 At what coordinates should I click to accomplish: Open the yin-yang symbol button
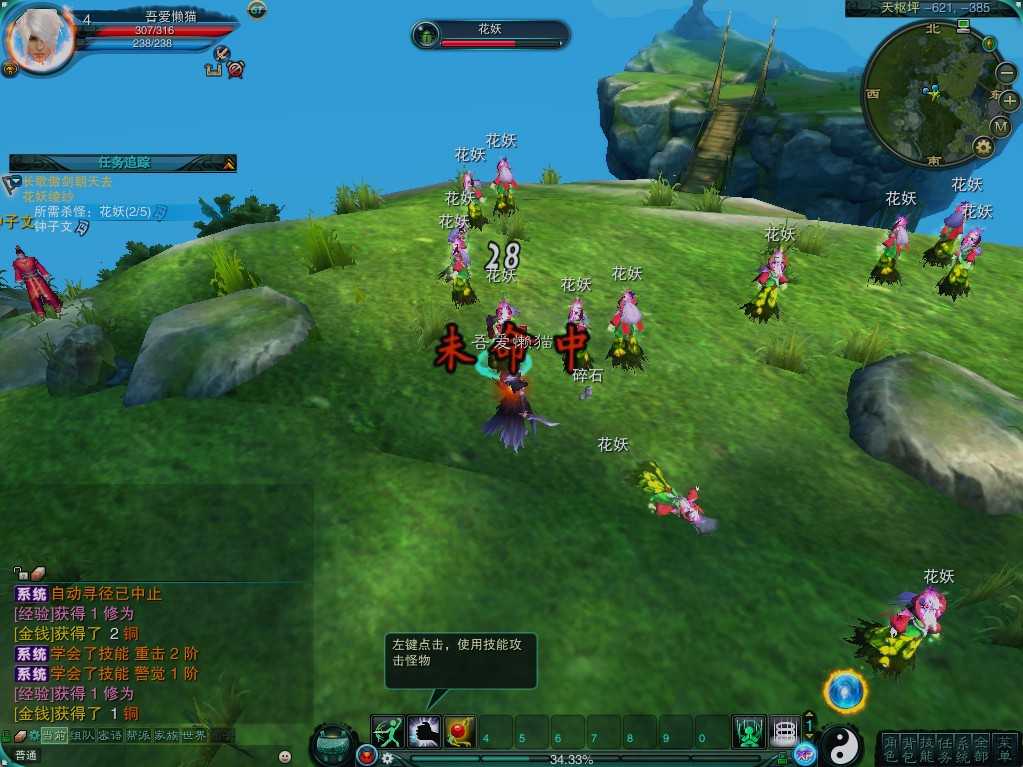tap(842, 744)
